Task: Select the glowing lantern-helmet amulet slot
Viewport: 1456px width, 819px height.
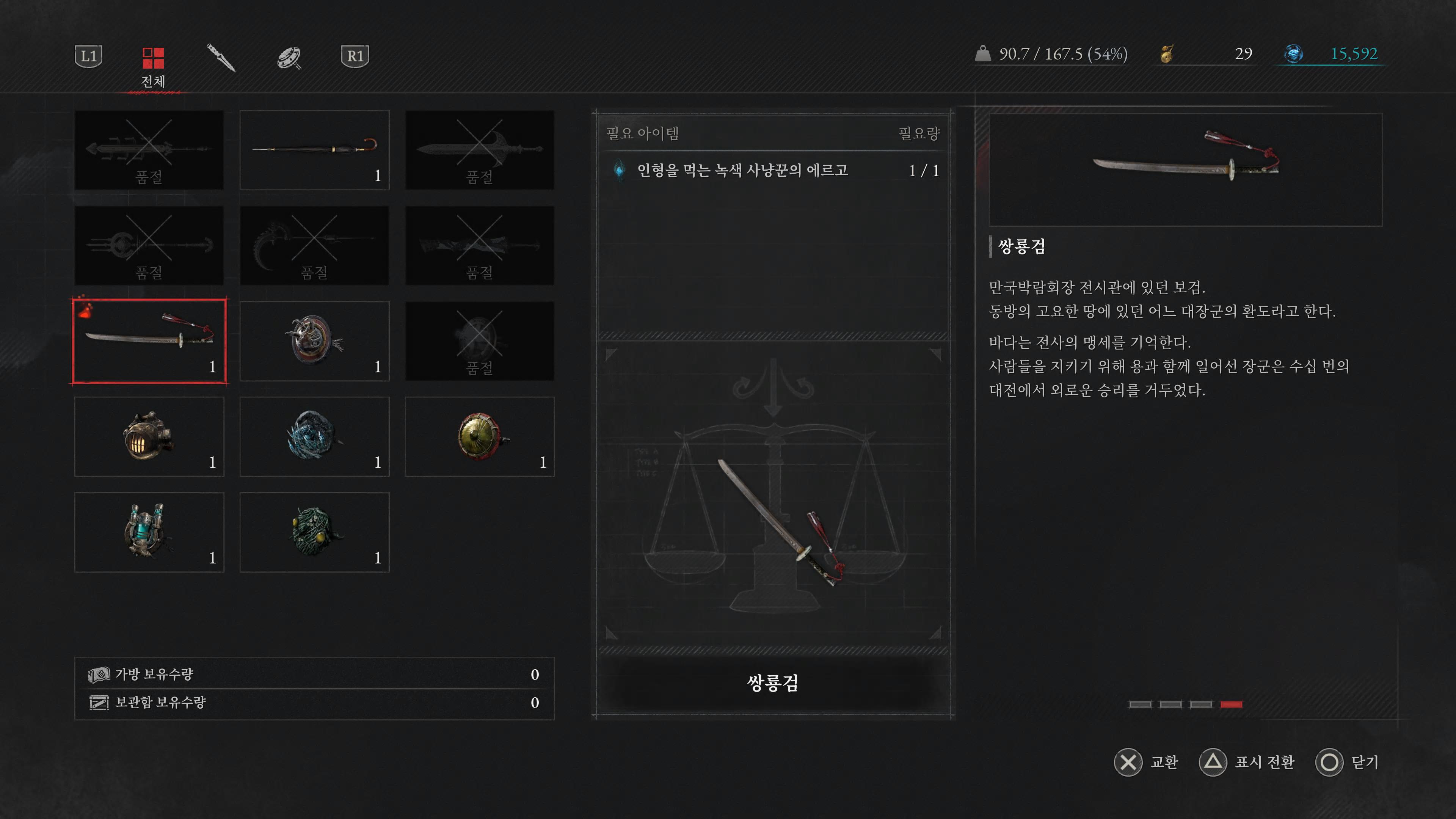Action: click(x=149, y=436)
